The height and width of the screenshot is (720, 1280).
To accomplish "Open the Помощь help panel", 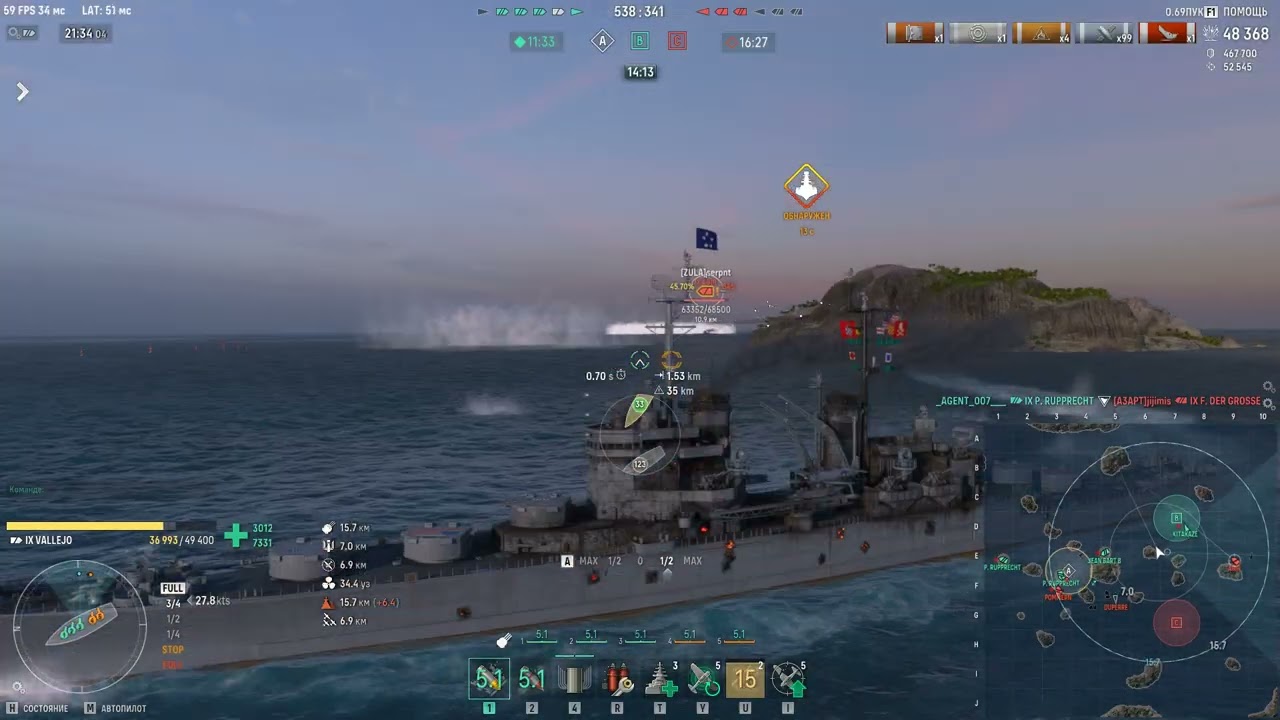I will tap(1238, 12).
